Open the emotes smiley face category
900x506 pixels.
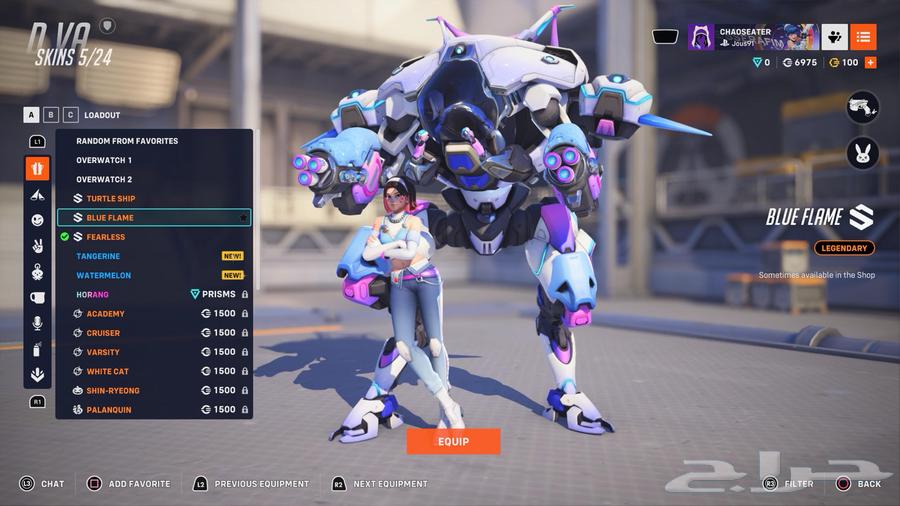37,220
